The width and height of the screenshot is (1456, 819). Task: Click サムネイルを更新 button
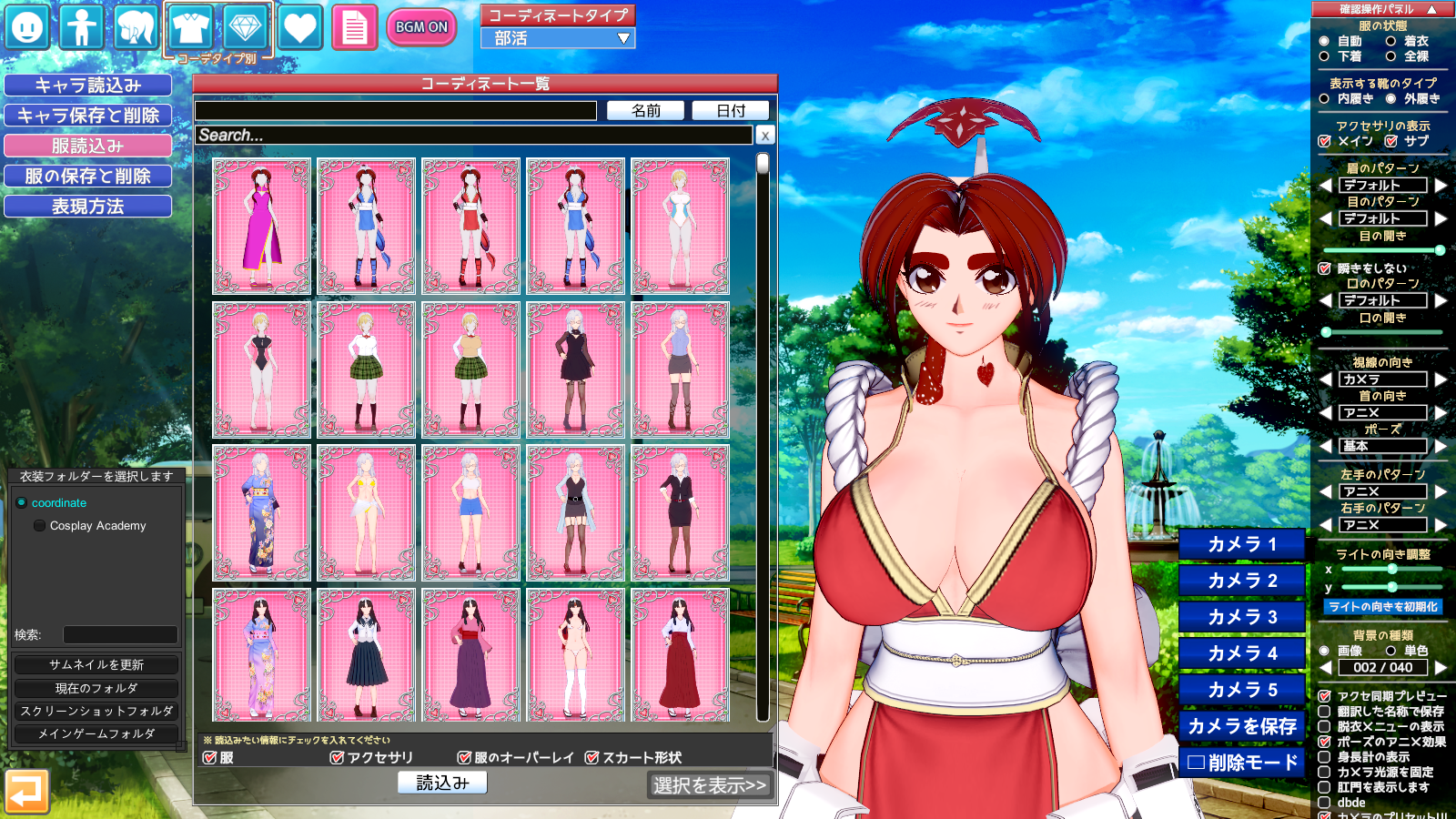coord(96,665)
